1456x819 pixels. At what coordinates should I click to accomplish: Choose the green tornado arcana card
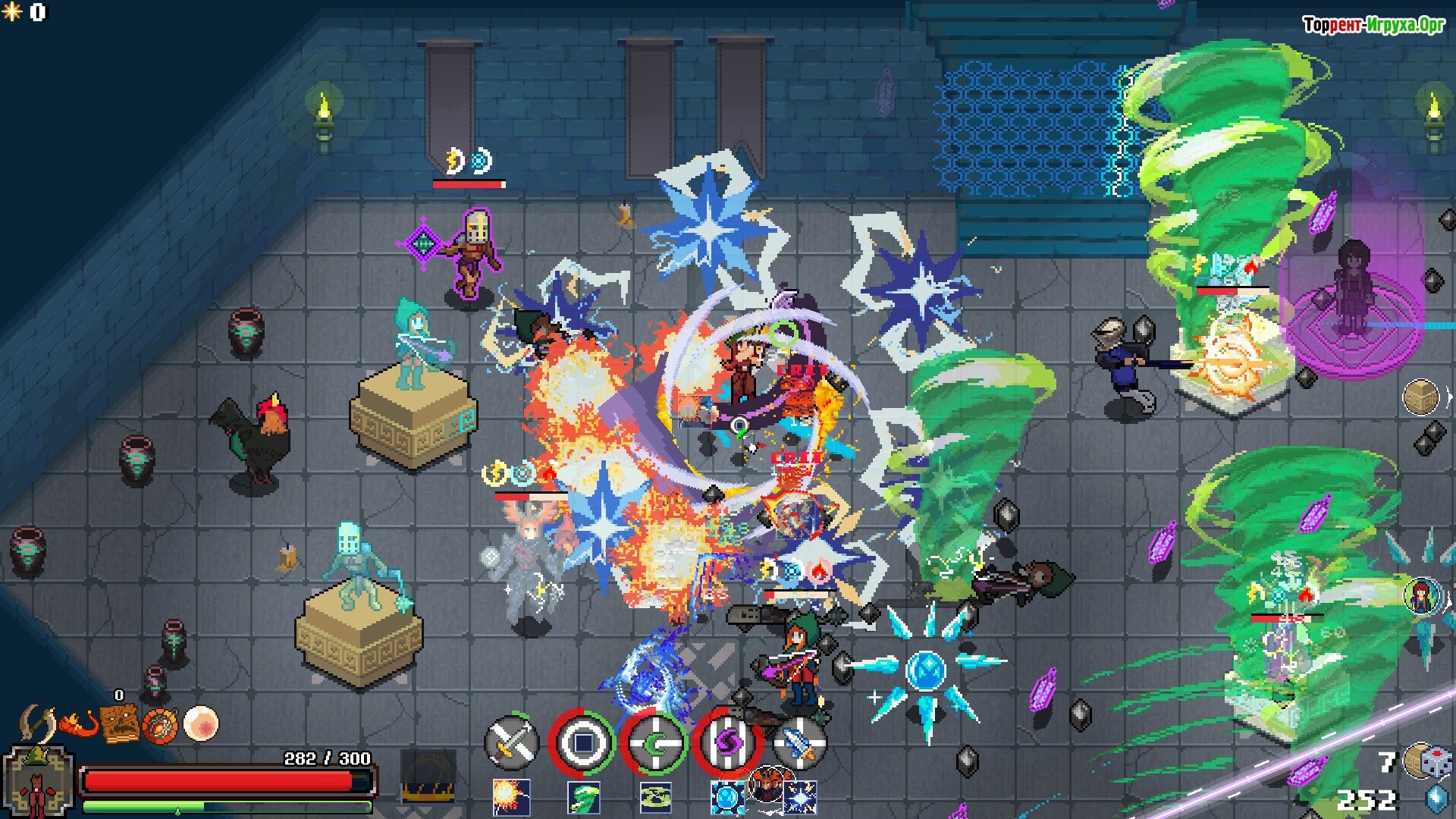pos(584,798)
